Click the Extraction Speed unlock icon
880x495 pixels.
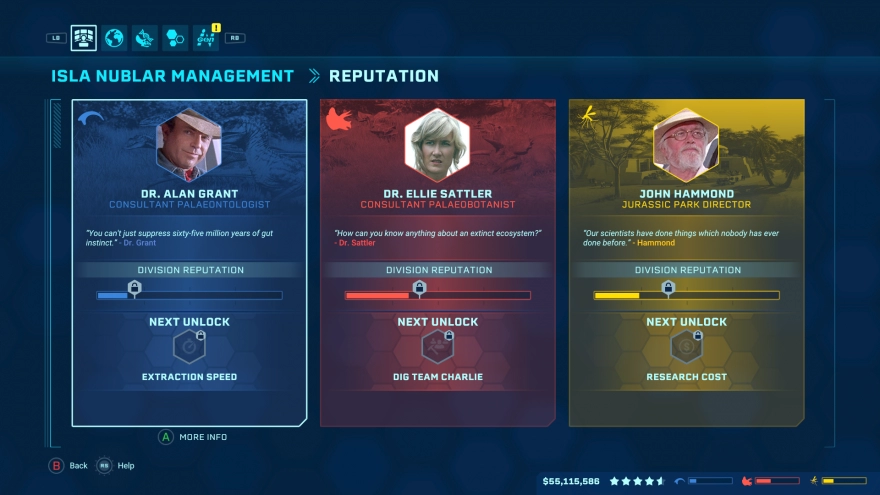click(x=189, y=347)
